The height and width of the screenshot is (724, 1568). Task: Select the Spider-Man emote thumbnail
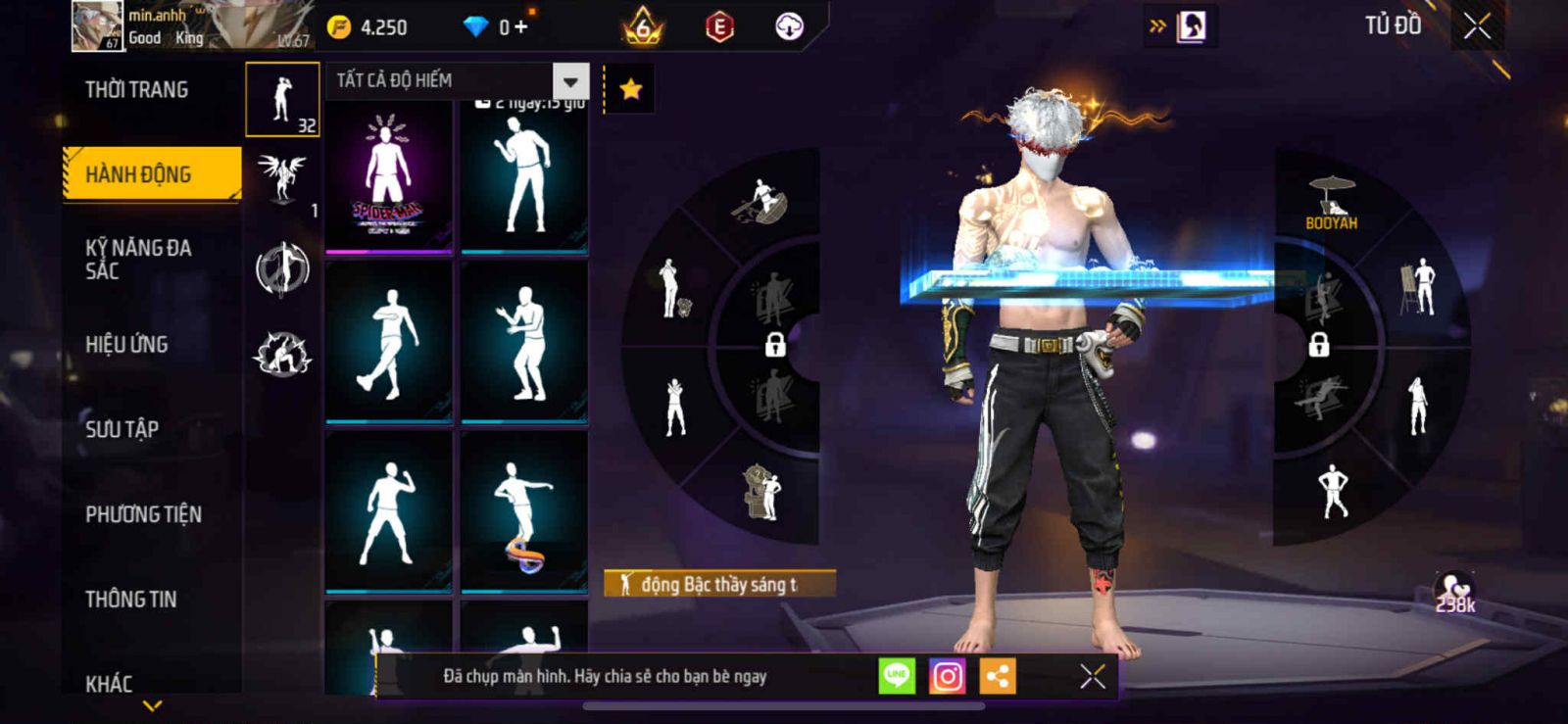coord(388,178)
